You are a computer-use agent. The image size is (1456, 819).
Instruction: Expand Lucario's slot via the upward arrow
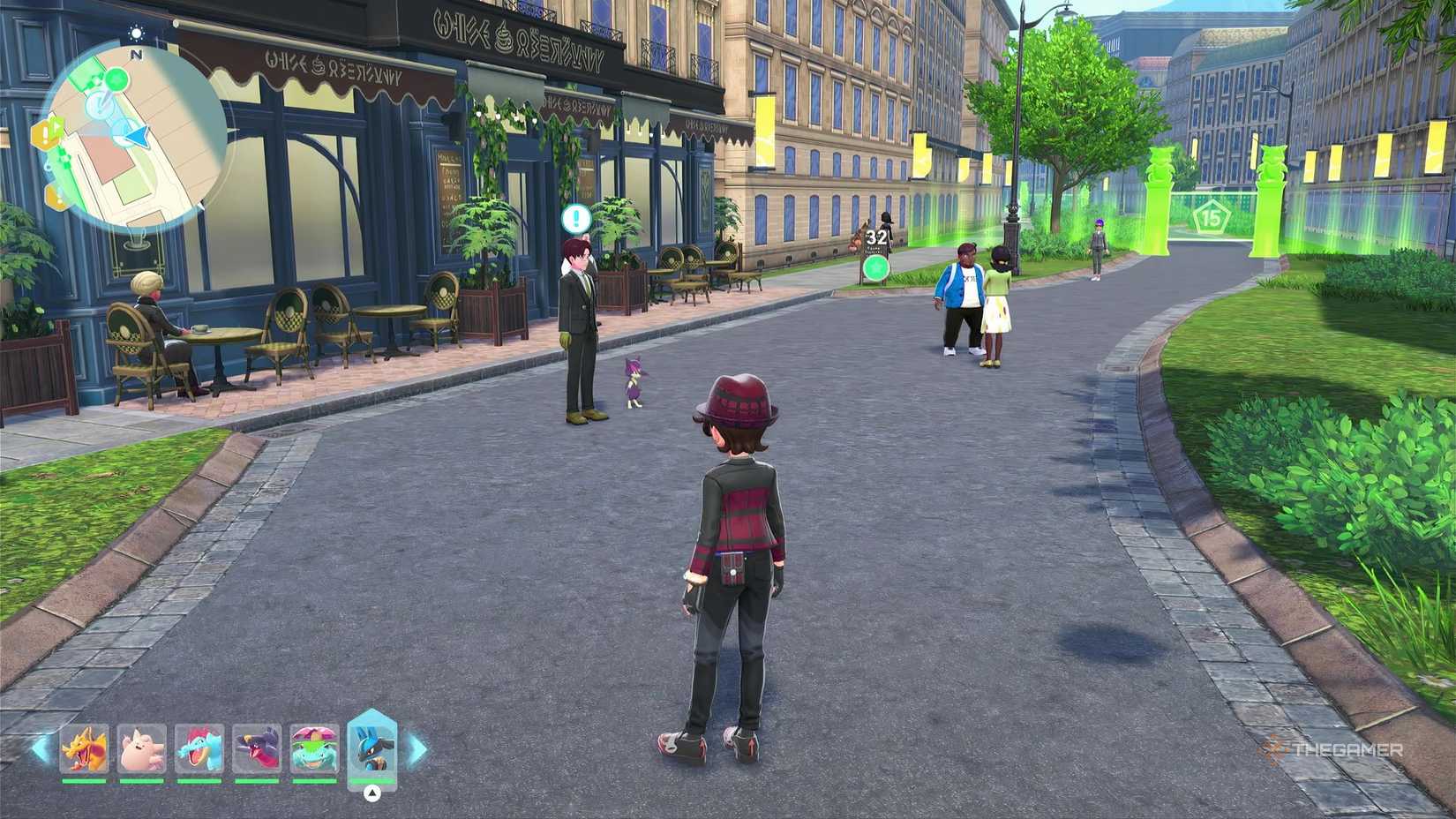(x=374, y=793)
